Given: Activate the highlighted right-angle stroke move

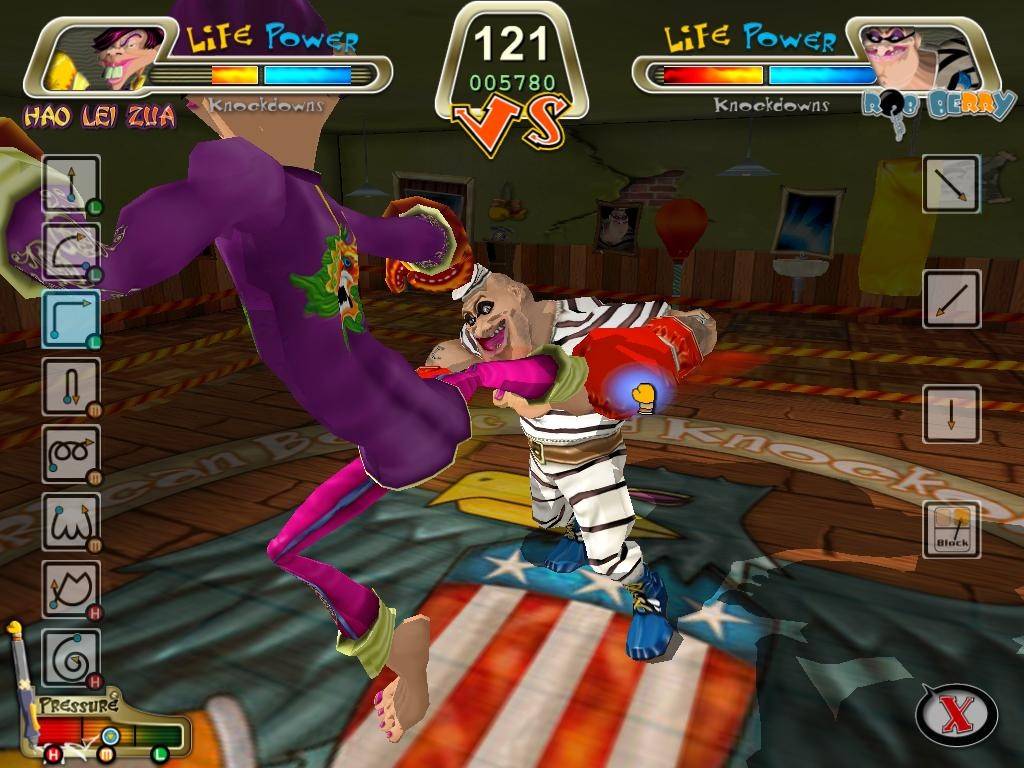Looking at the screenshot, I should point(71,318).
